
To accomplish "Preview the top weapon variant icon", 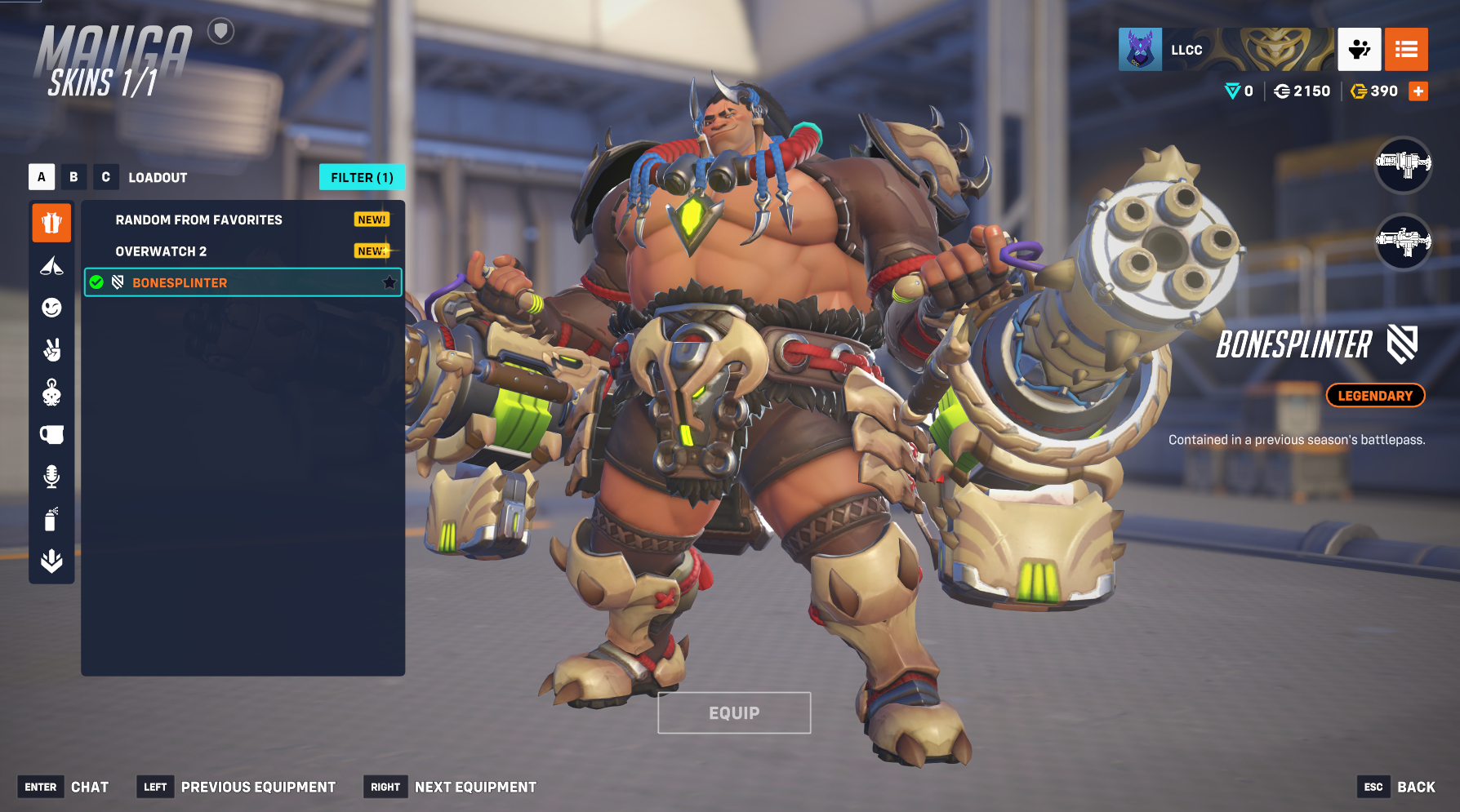I will (x=1403, y=164).
